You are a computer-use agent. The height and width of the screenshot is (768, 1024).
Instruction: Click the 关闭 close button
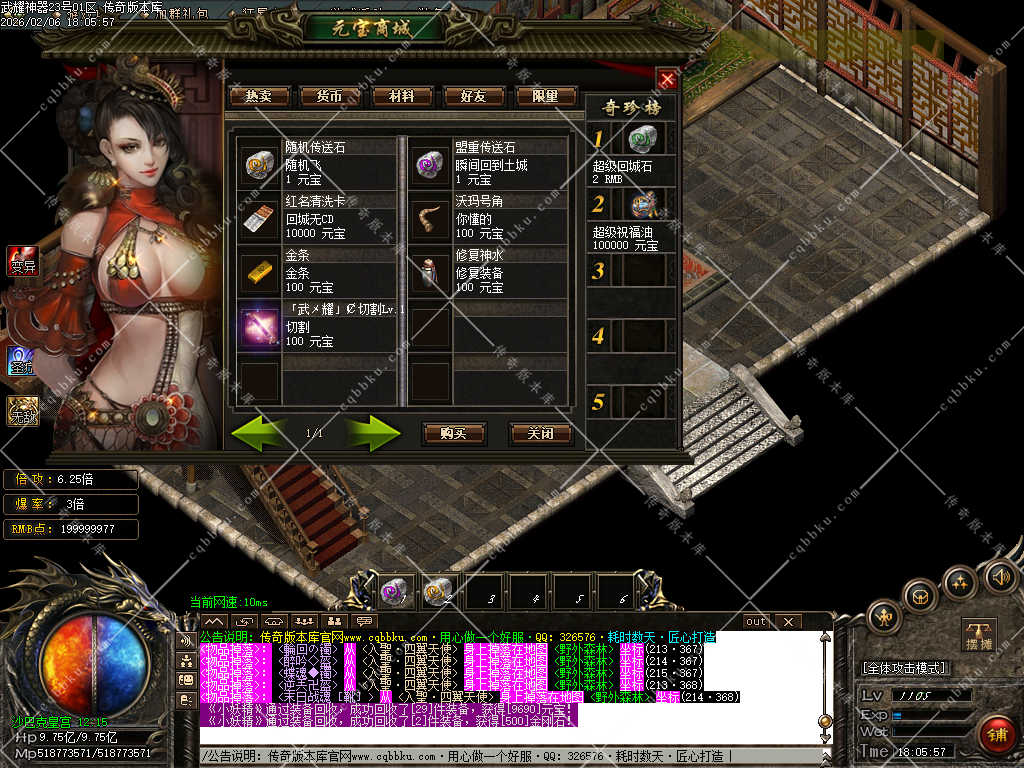coord(540,433)
